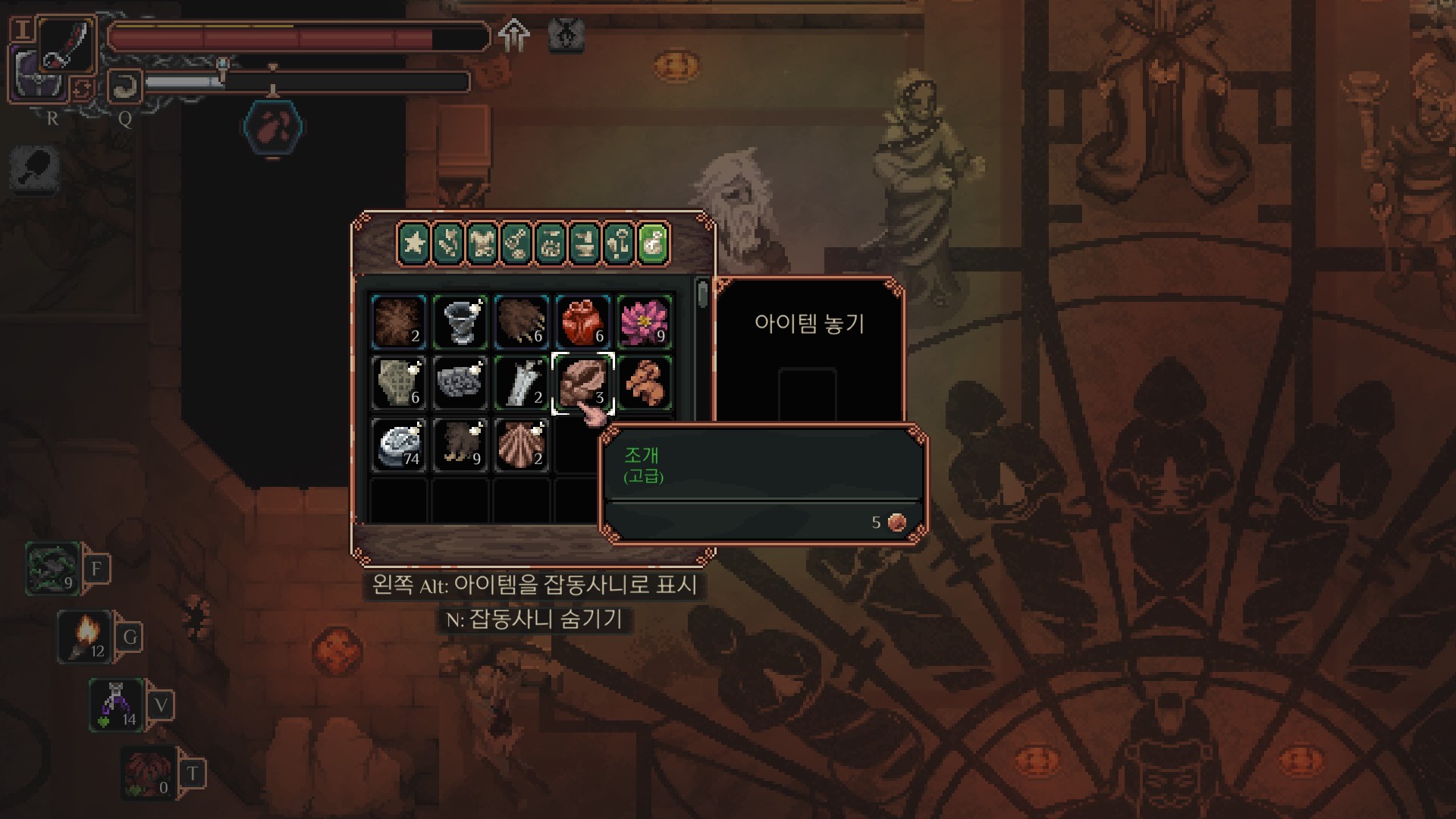
Task: Pick the orange squirrel figurine item
Action: (x=644, y=383)
